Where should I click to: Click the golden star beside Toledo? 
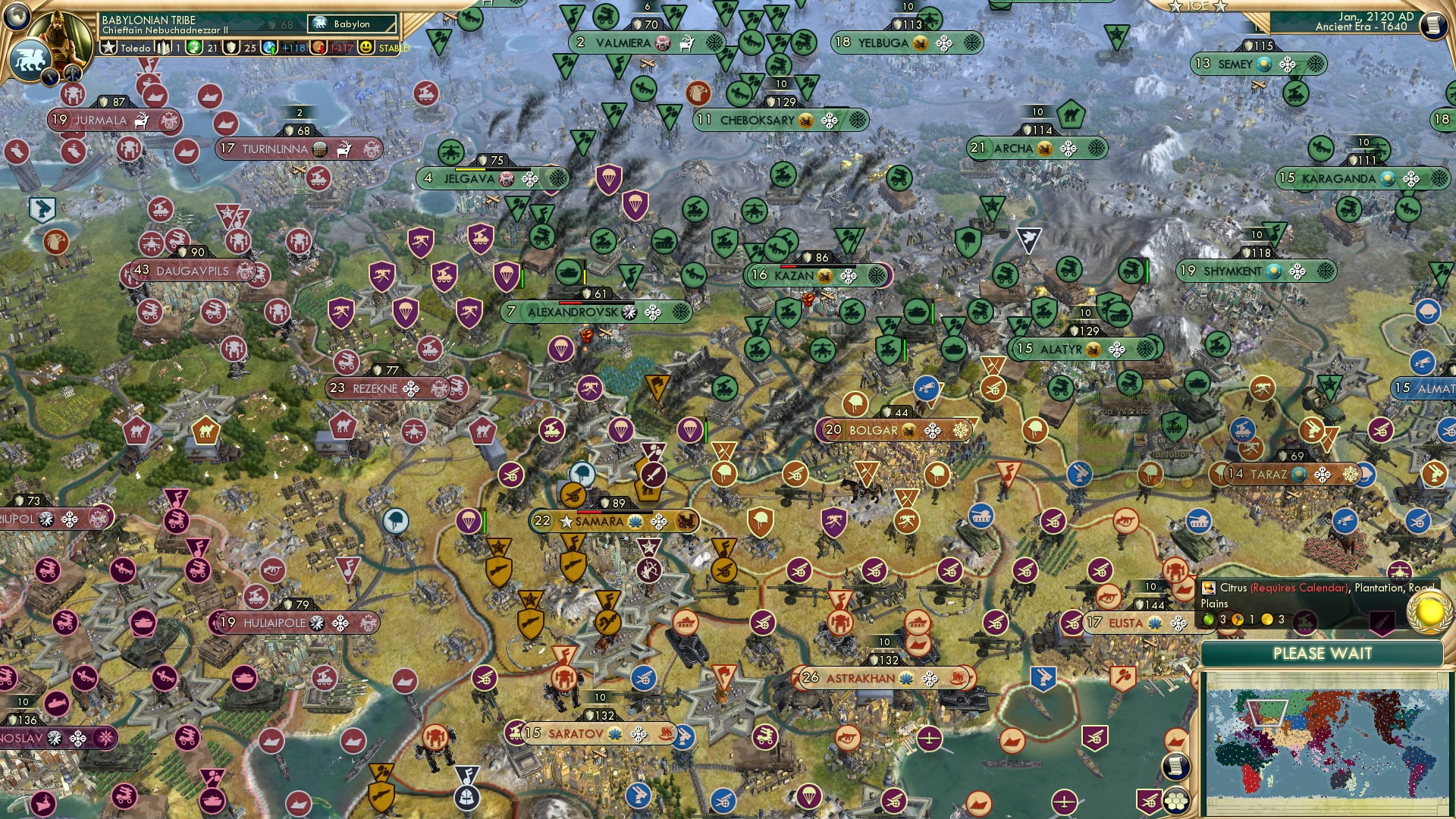pyautogui.click(x=109, y=46)
